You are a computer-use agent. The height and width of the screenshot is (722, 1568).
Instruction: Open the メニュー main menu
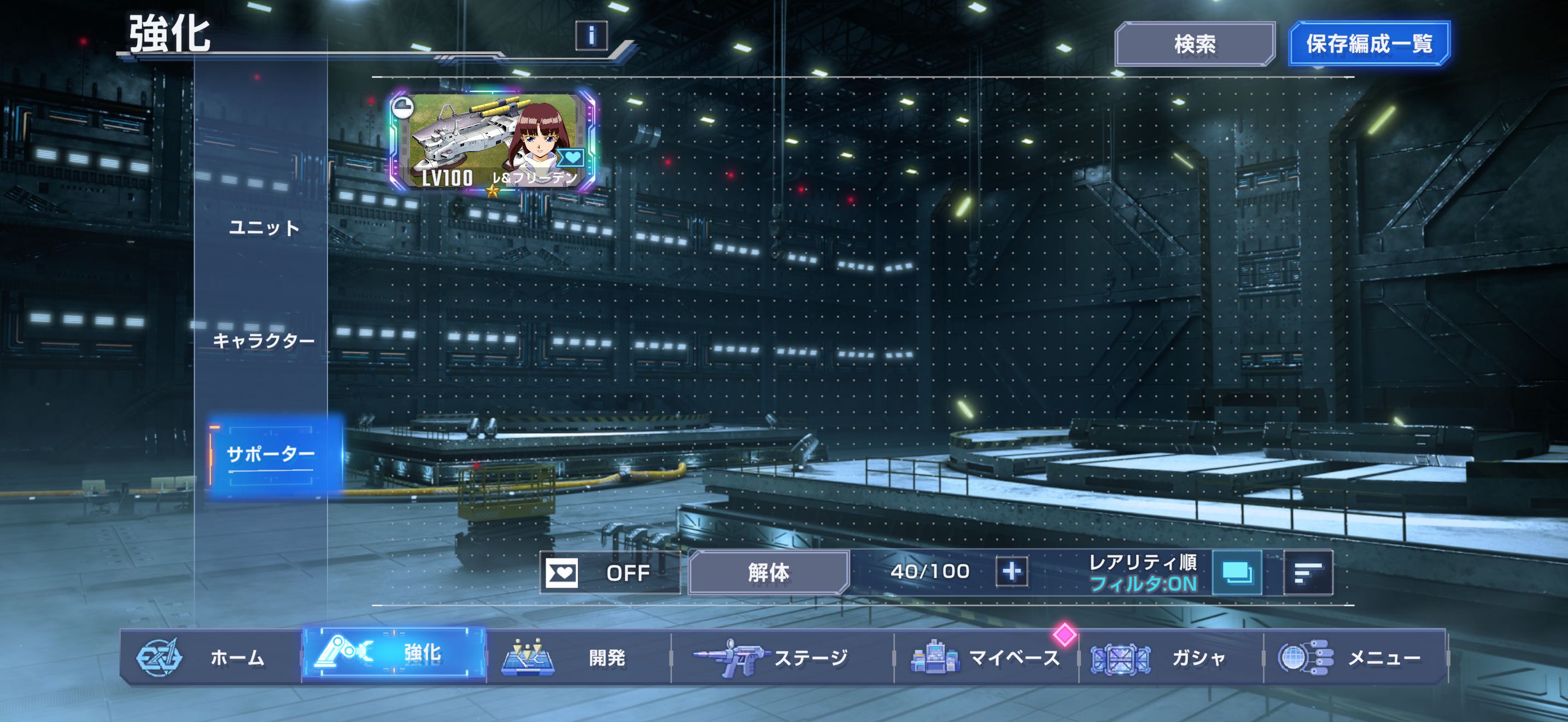(x=1355, y=657)
